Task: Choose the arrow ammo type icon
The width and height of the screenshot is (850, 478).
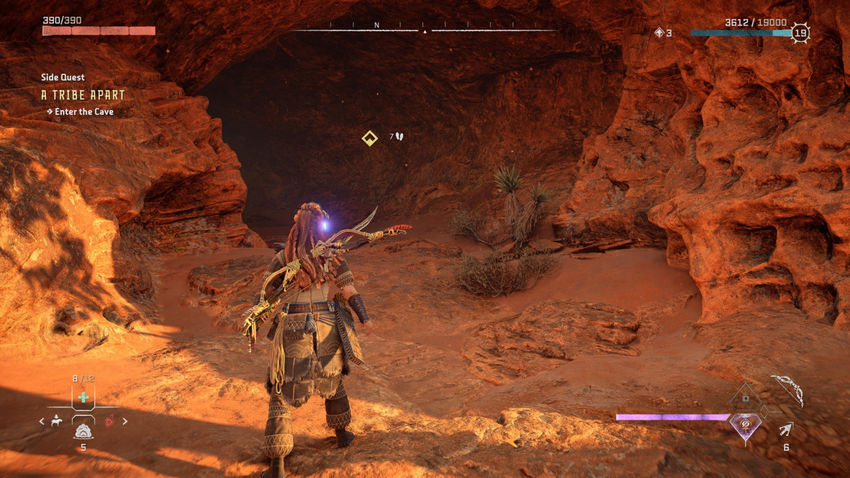Action: (x=785, y=430)
